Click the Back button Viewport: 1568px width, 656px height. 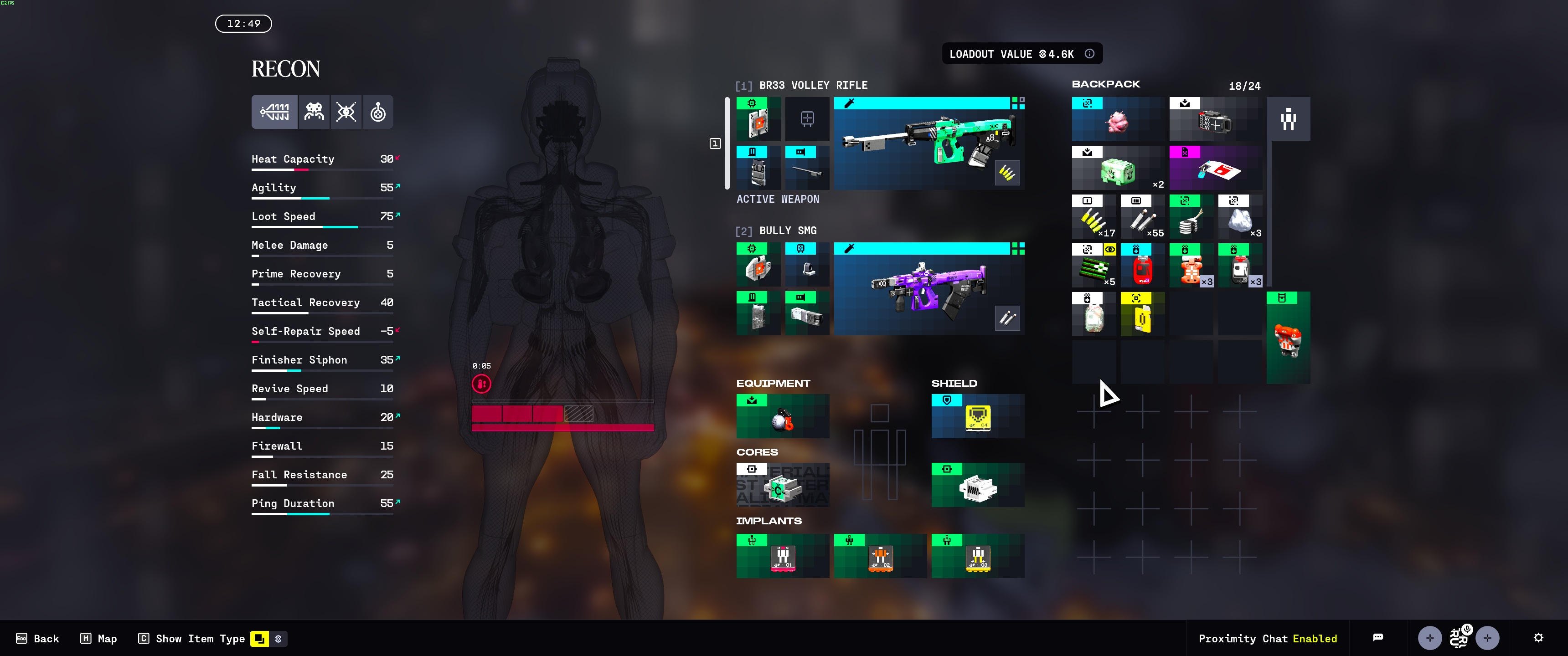pos(38,638)
